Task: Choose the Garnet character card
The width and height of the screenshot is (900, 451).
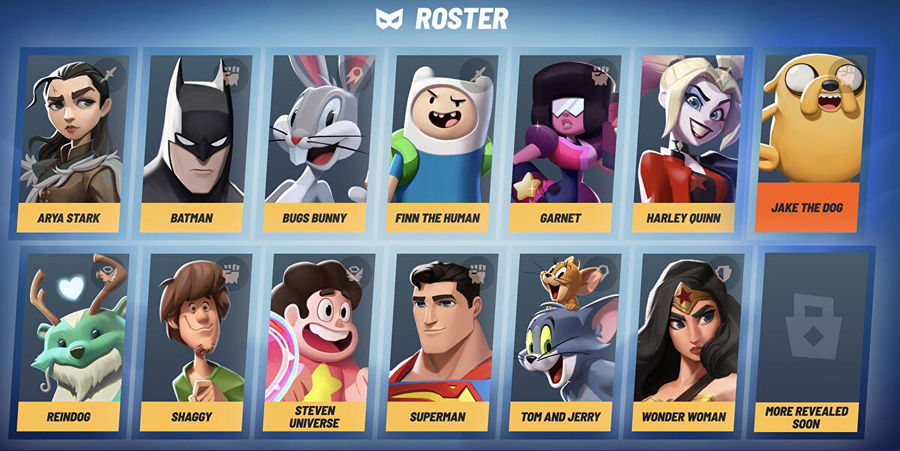Action: [x=565, y=140]
